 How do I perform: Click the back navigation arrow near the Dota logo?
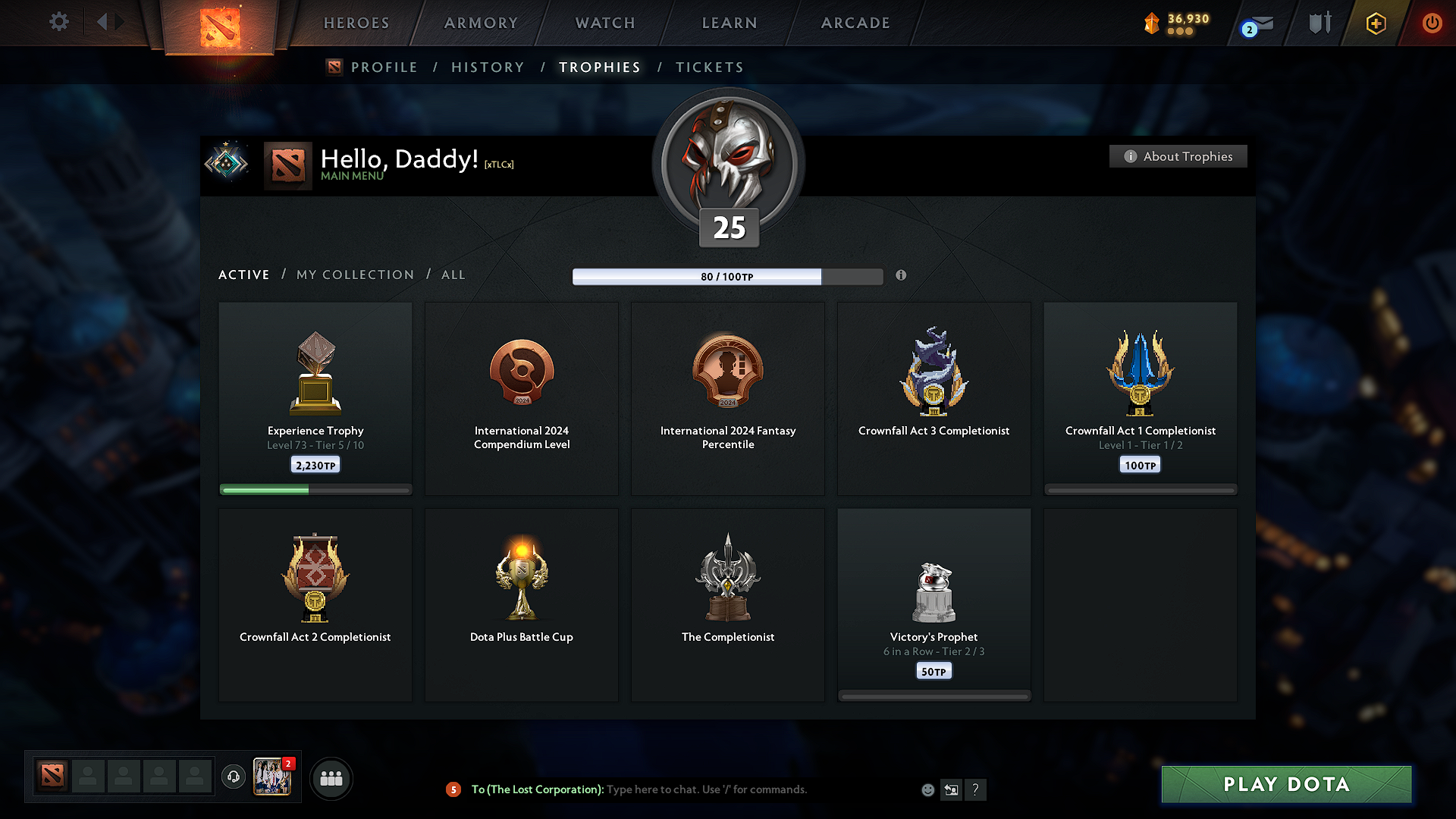pyautogui.click(x=102, y=22)
